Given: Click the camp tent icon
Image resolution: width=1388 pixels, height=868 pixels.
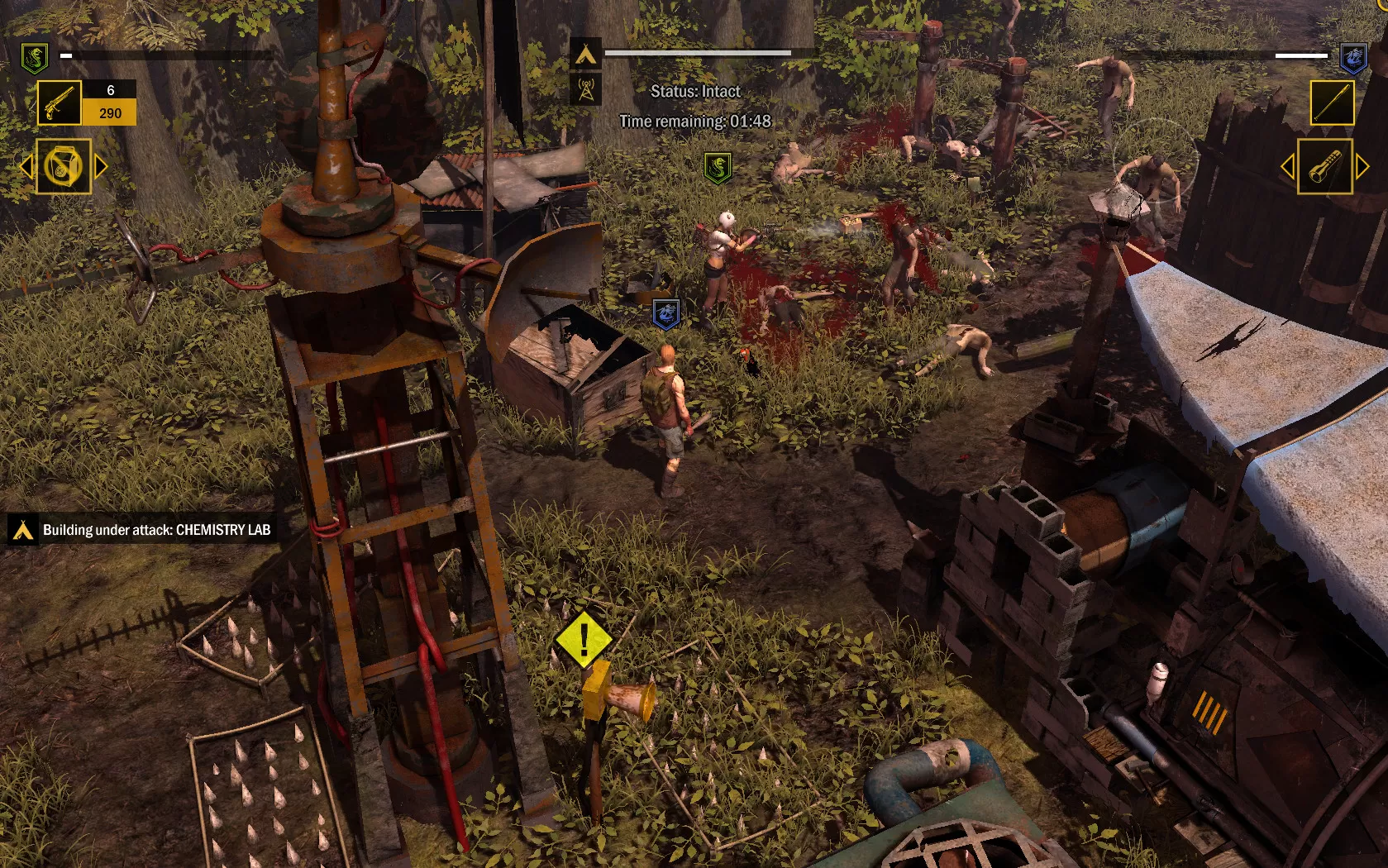Looking at the screenshot, I should [x=585, y=55].
